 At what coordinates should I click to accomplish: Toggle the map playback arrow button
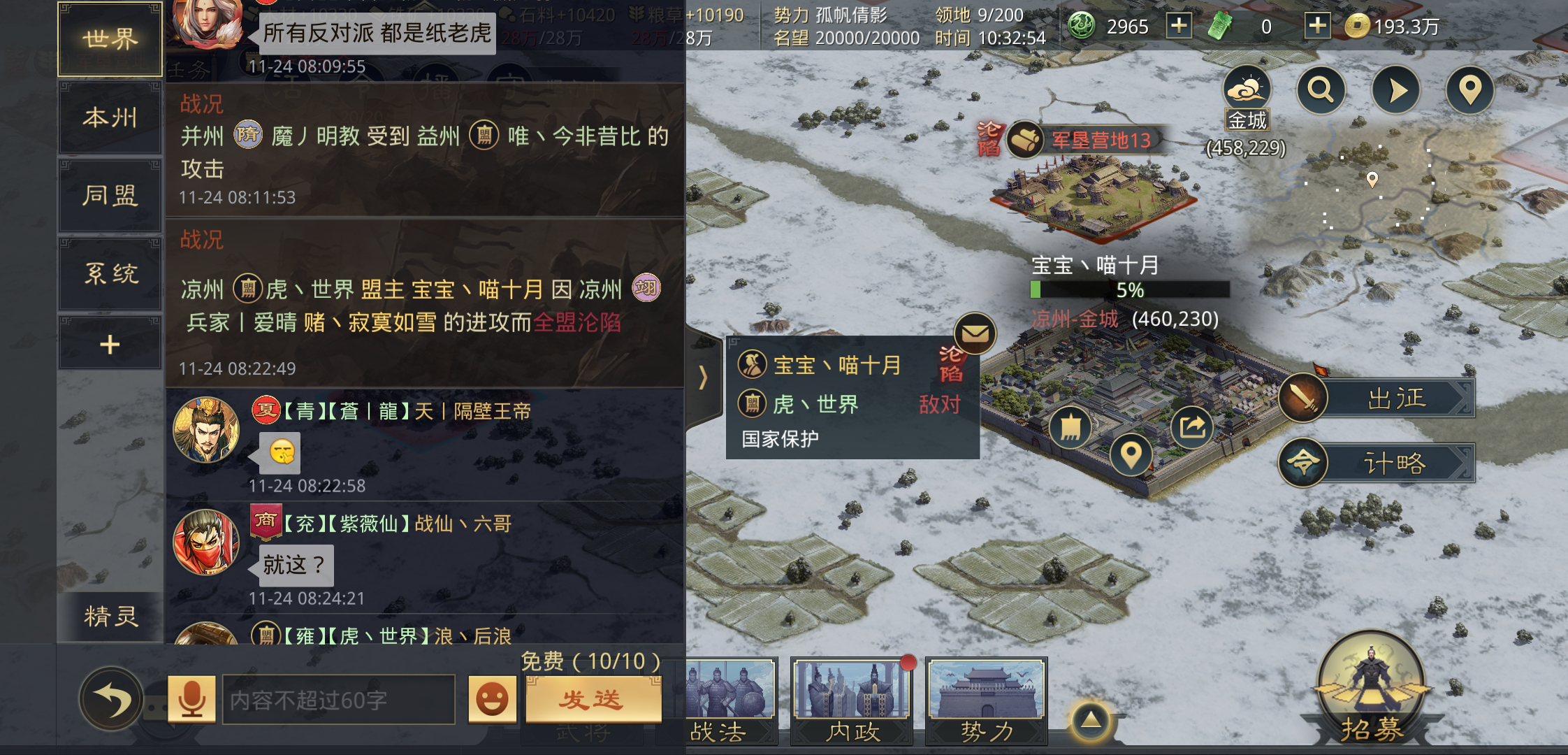[1395, 91]
